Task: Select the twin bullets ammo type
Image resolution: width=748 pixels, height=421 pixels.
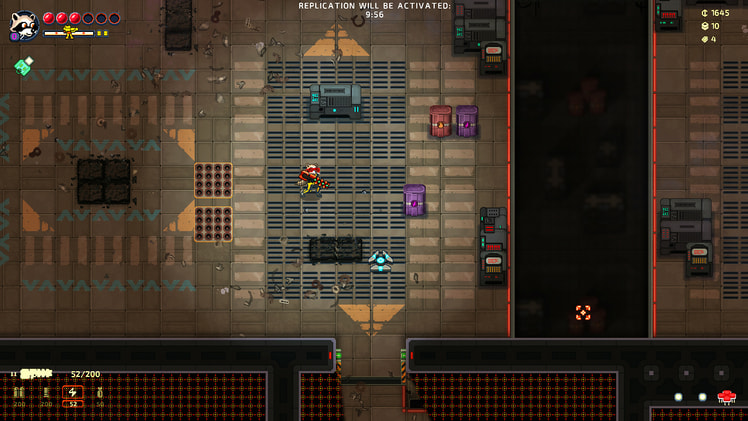Action: click(x=19, y=393)
